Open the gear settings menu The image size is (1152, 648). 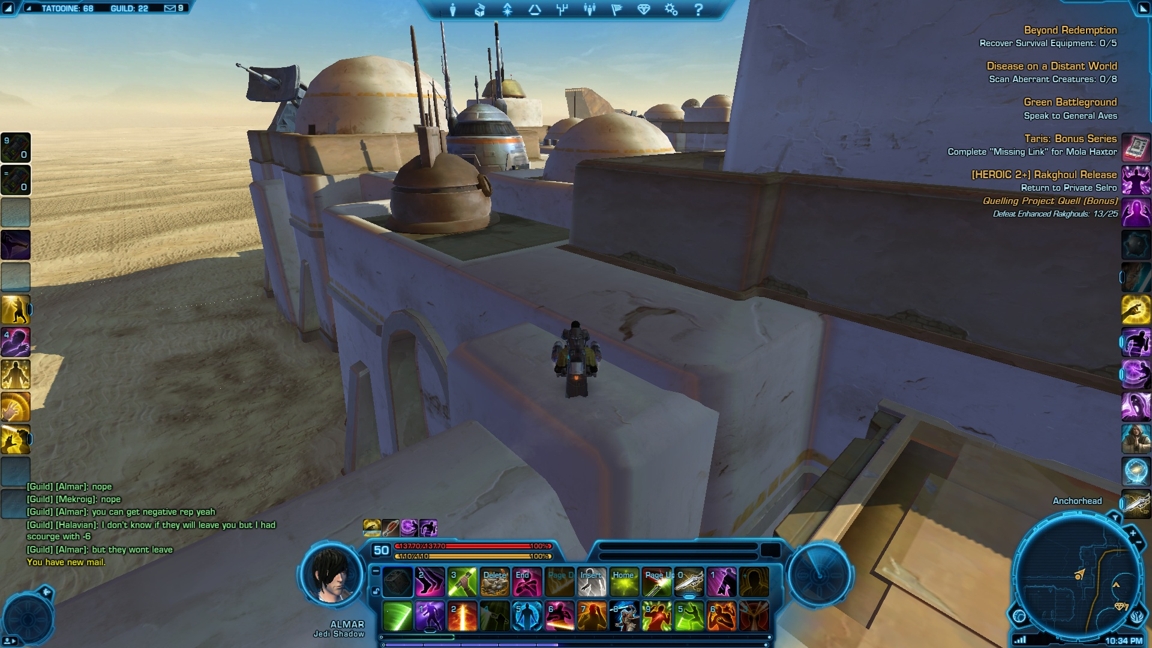click(x=671, y=10)
